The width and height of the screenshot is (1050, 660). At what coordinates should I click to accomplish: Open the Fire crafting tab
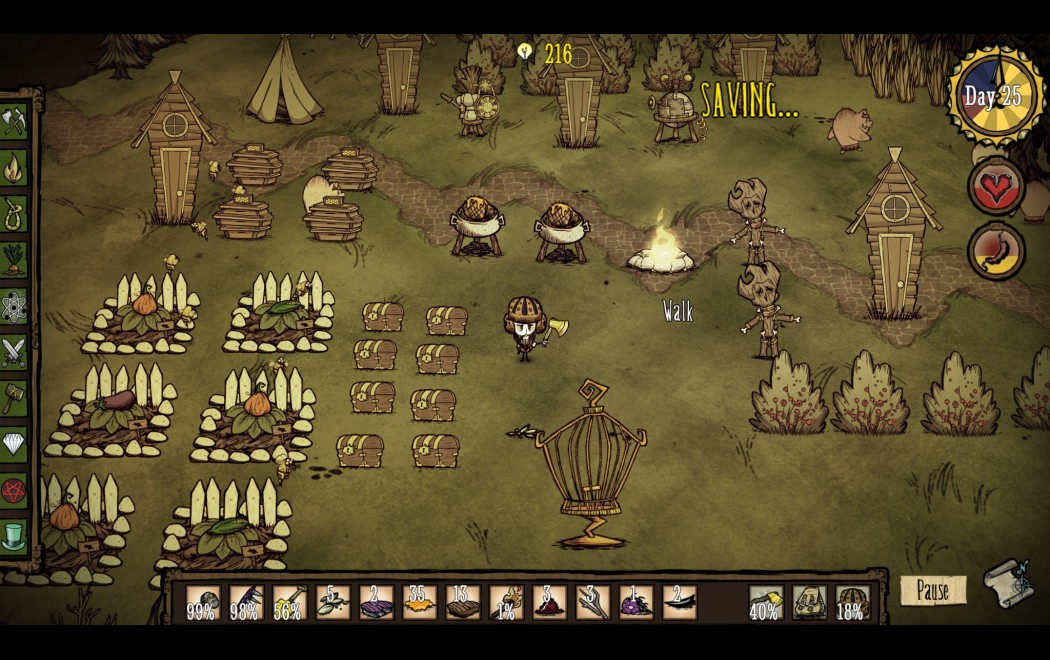click(x=14, y=167)
